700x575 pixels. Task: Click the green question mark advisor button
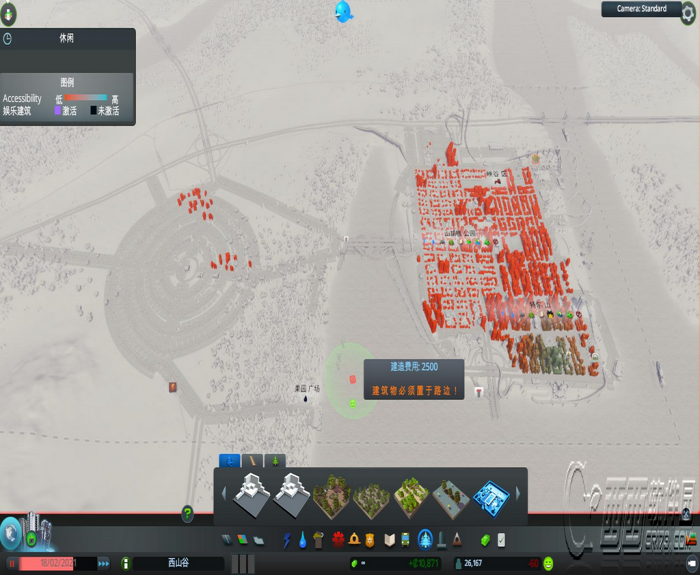click(187, 514)
